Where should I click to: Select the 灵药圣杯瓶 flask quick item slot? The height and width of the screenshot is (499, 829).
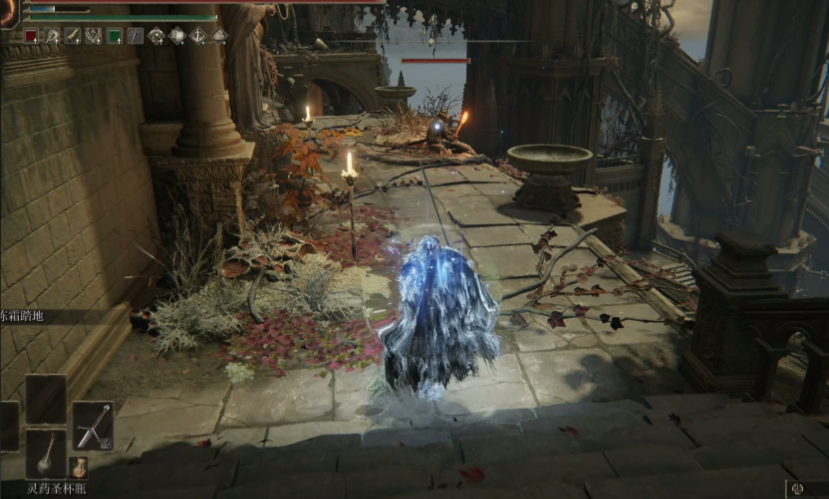[46, 452]
